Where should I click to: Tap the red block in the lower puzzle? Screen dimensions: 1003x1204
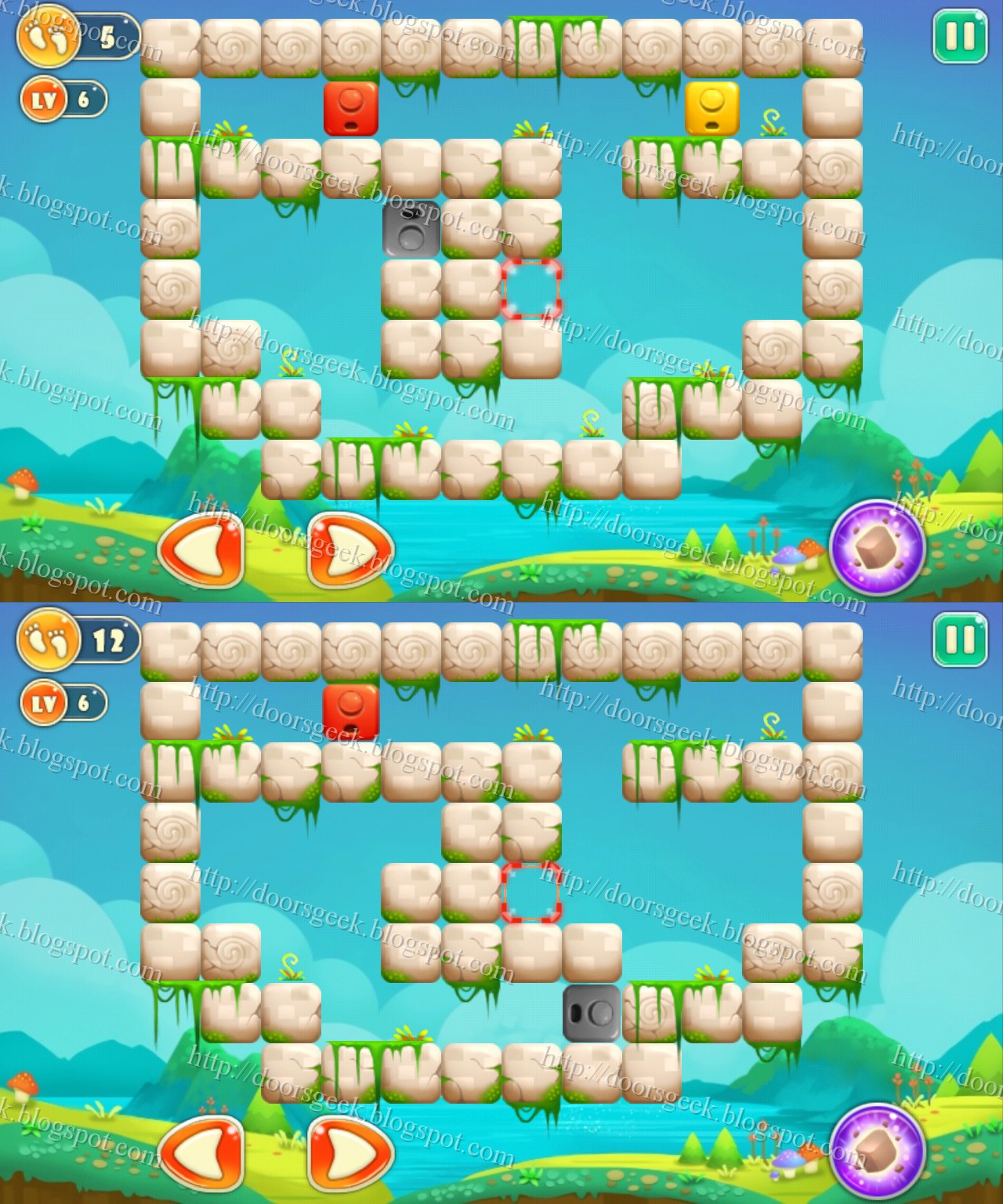point(352,713)
